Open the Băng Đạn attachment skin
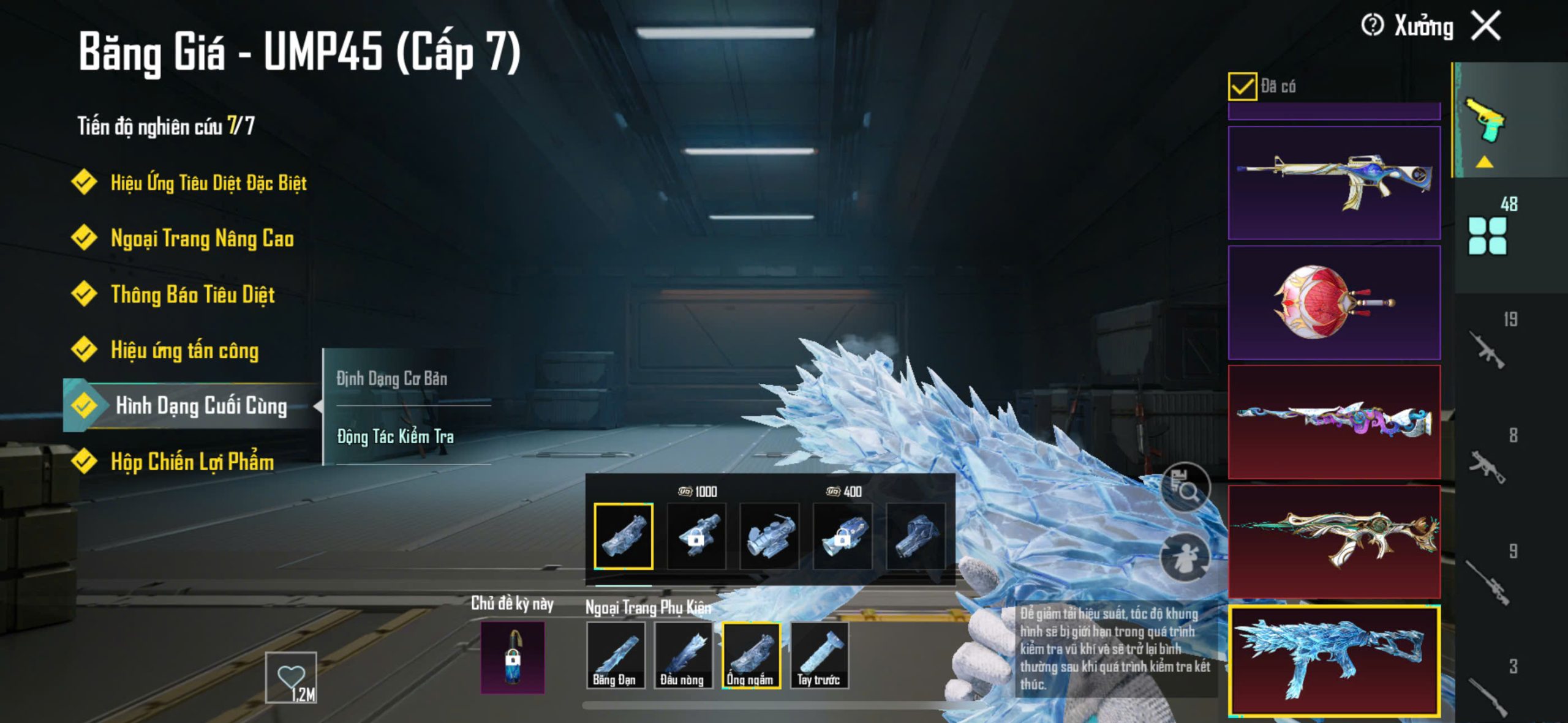1568x723 pixels. pos(615,655)
